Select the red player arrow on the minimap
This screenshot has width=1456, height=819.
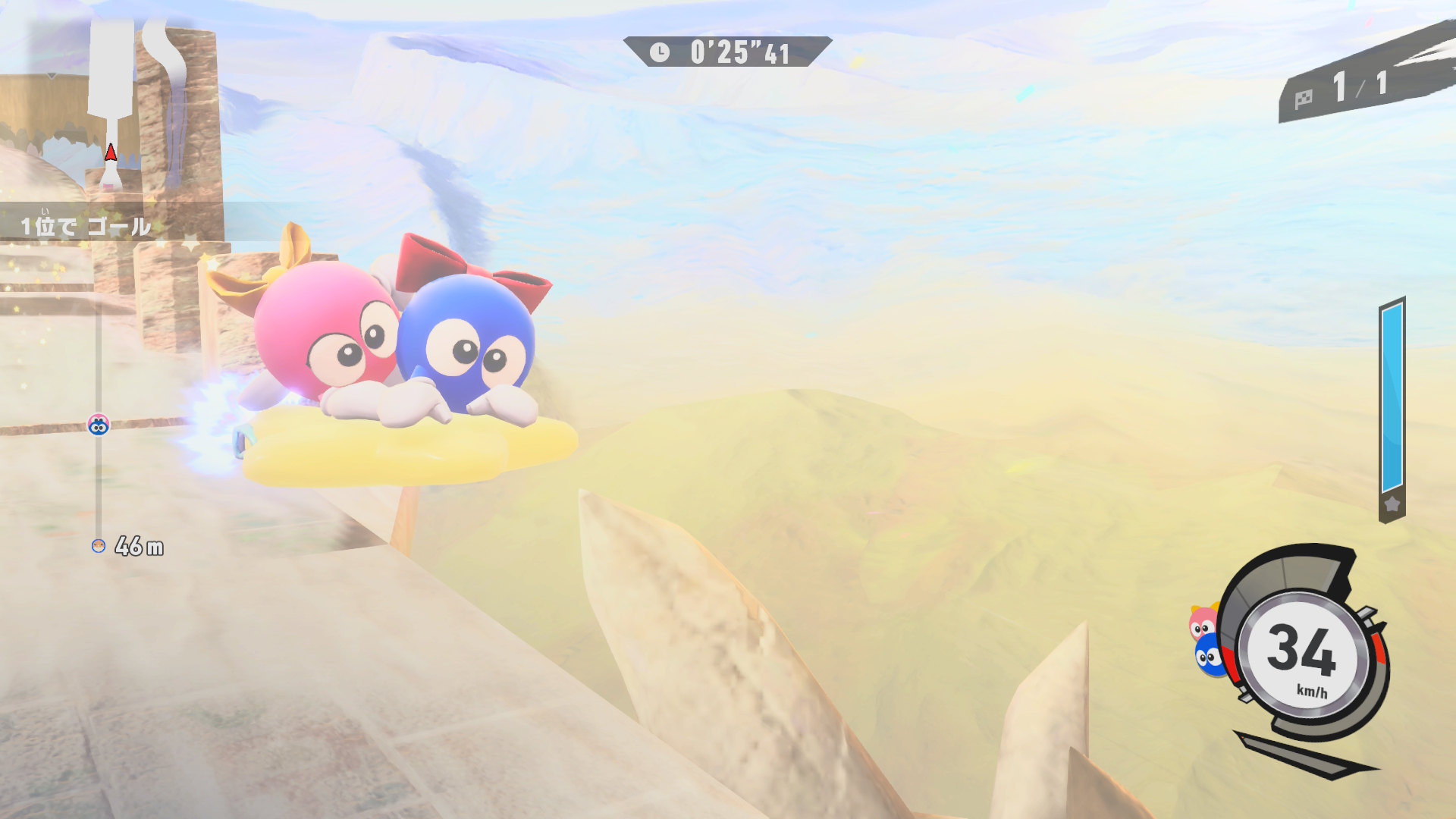pyautogui.click(x=111, y=153)
